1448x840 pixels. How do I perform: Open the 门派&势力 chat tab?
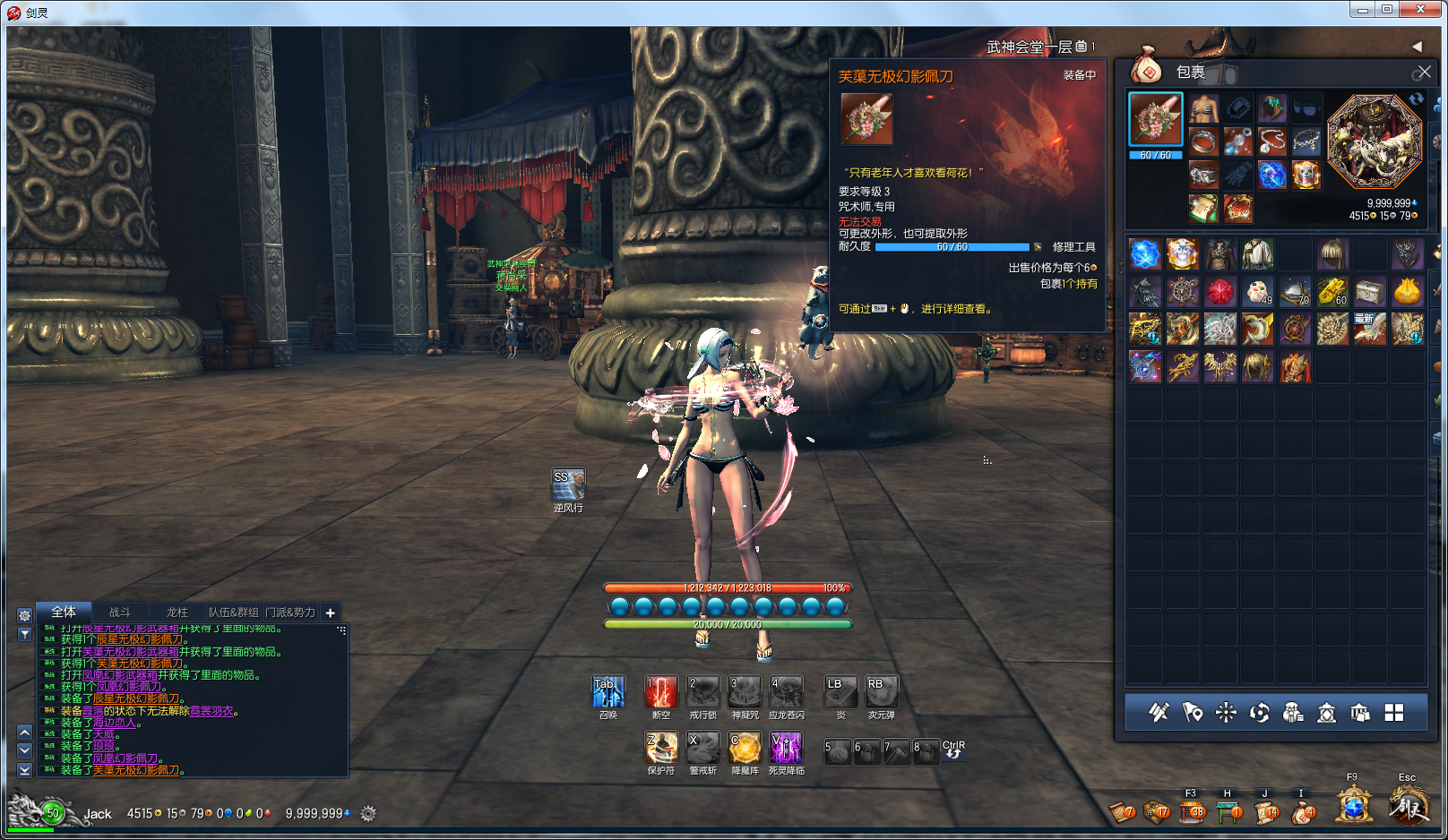[290, 613]
